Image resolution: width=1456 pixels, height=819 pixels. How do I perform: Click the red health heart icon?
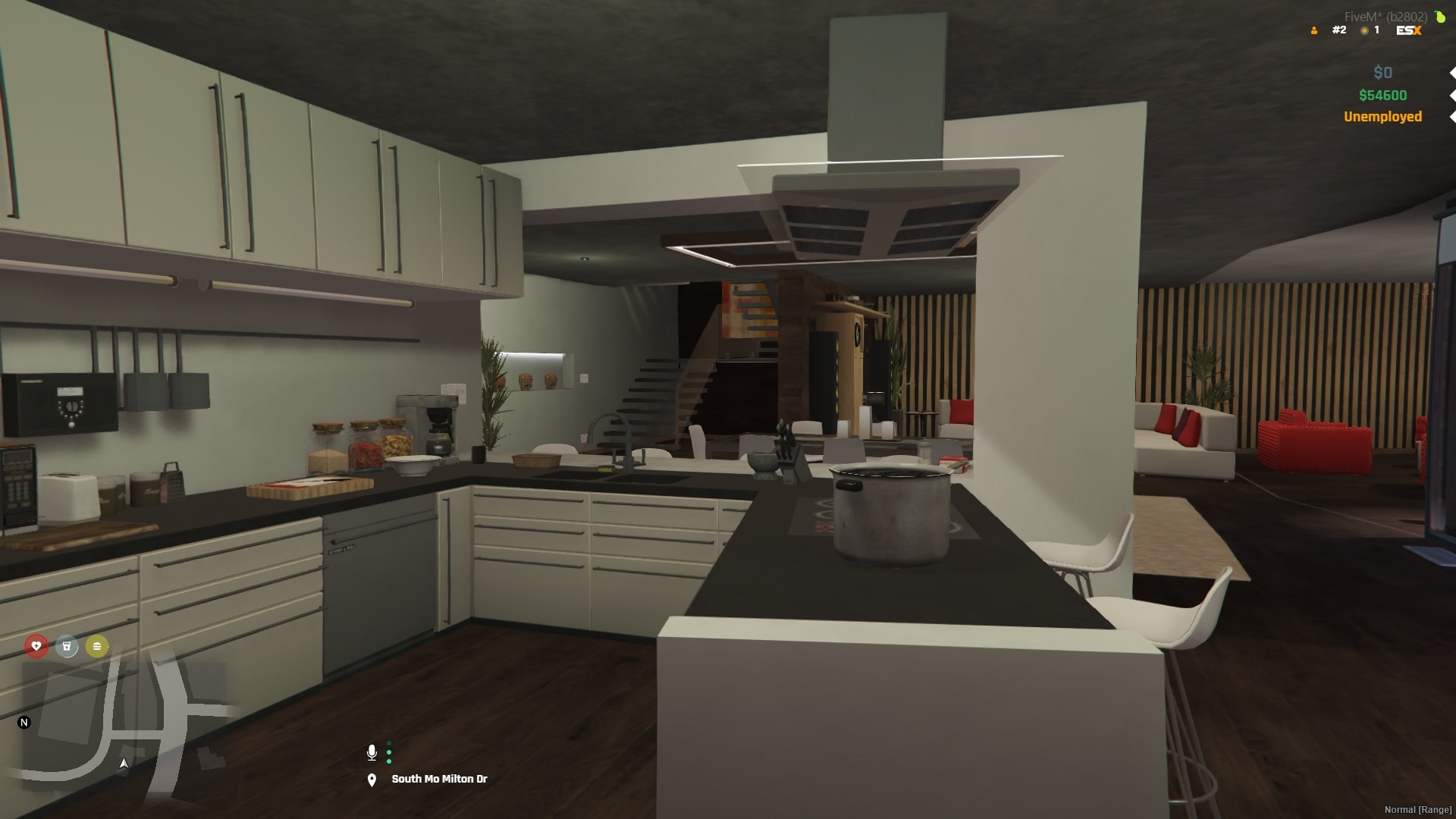pos(36,646)
